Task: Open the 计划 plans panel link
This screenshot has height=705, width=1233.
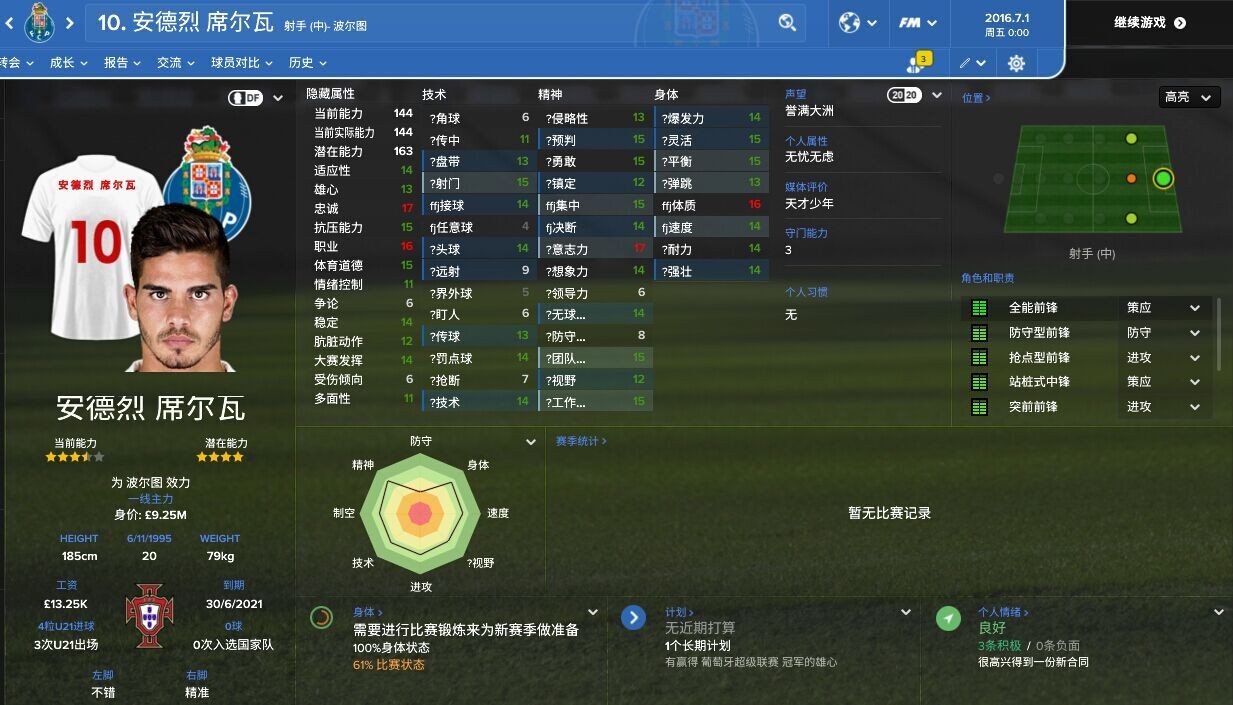Action: (679, 612)
